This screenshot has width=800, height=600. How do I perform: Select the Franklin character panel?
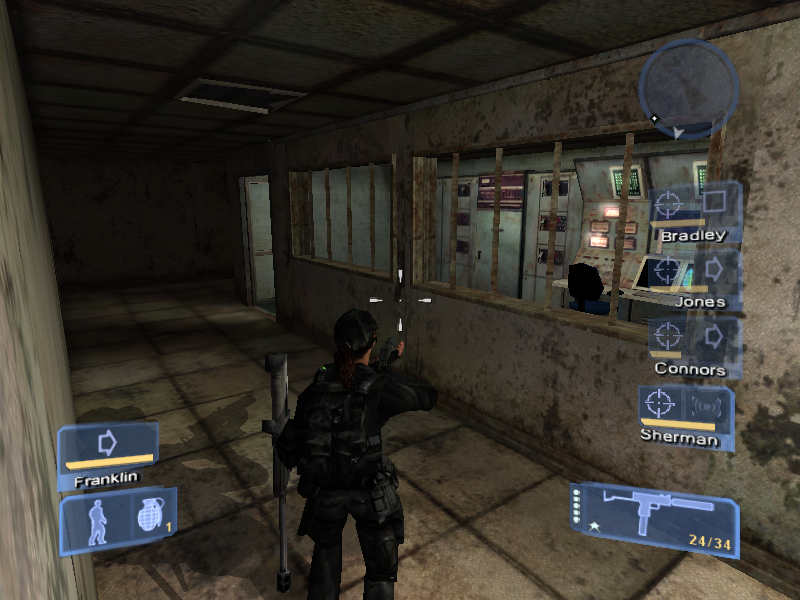107,454
